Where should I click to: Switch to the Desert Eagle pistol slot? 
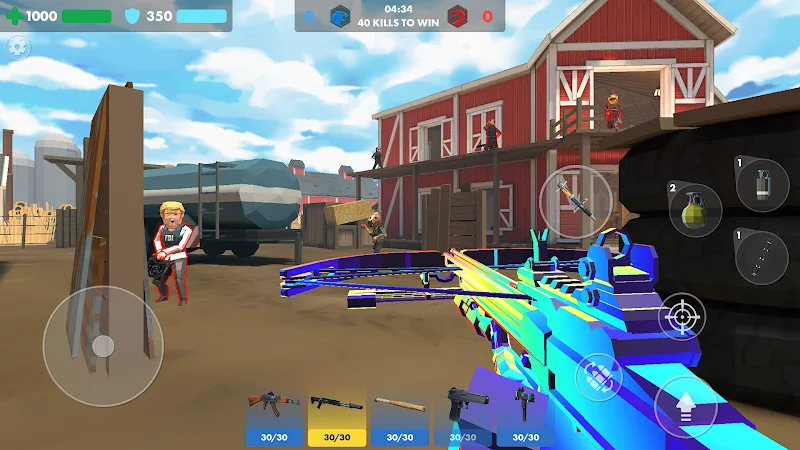[462, 418]
